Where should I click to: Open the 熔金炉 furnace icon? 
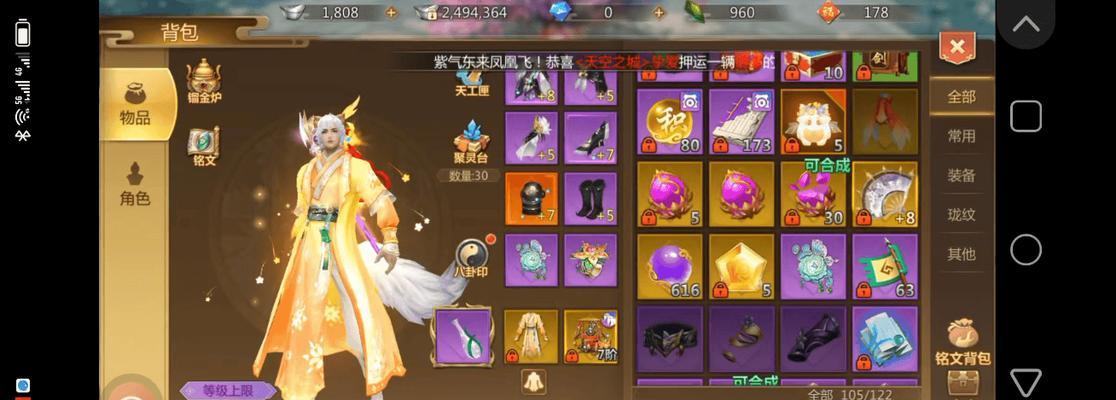coord(203,79)
